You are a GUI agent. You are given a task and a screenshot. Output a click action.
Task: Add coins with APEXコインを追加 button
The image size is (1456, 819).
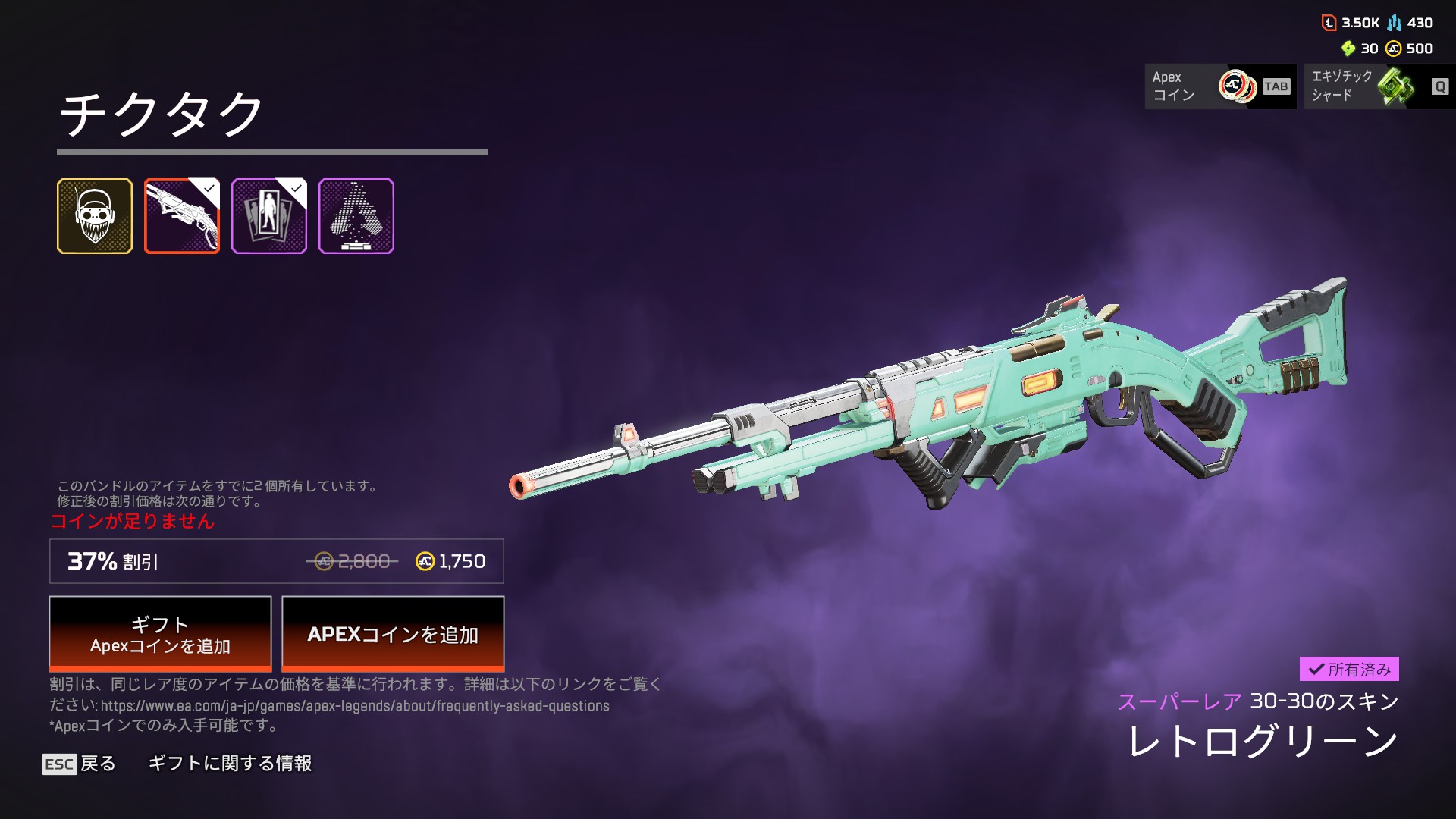click(x=393, y=634)
